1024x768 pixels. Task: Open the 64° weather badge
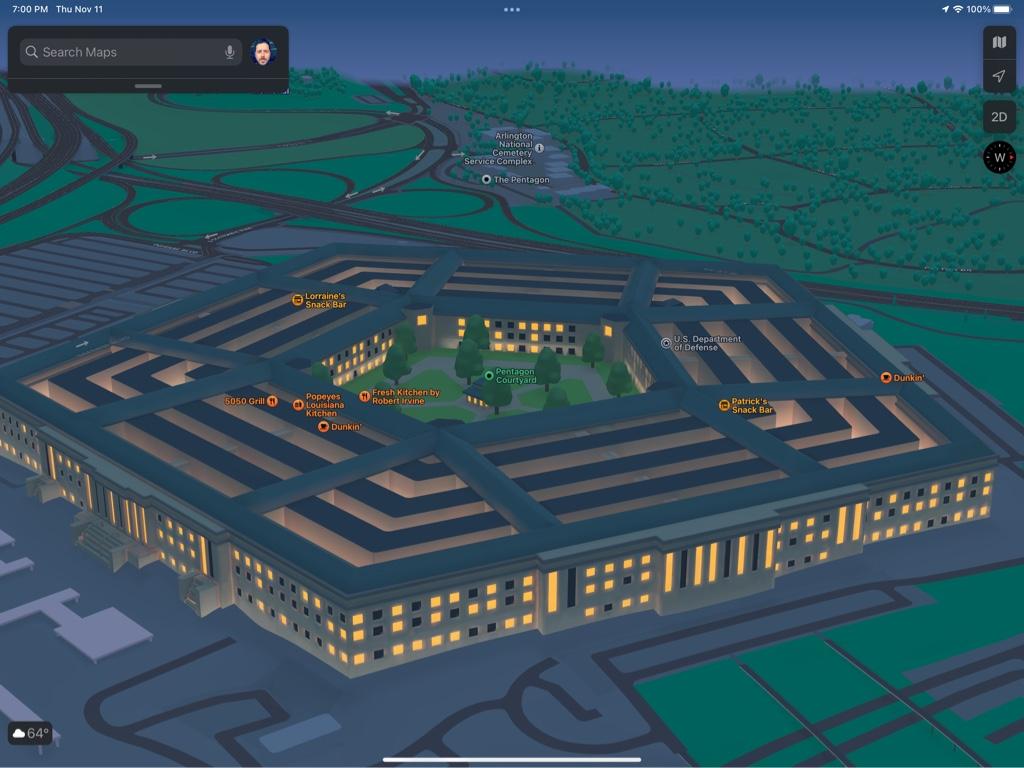point(30,733)
